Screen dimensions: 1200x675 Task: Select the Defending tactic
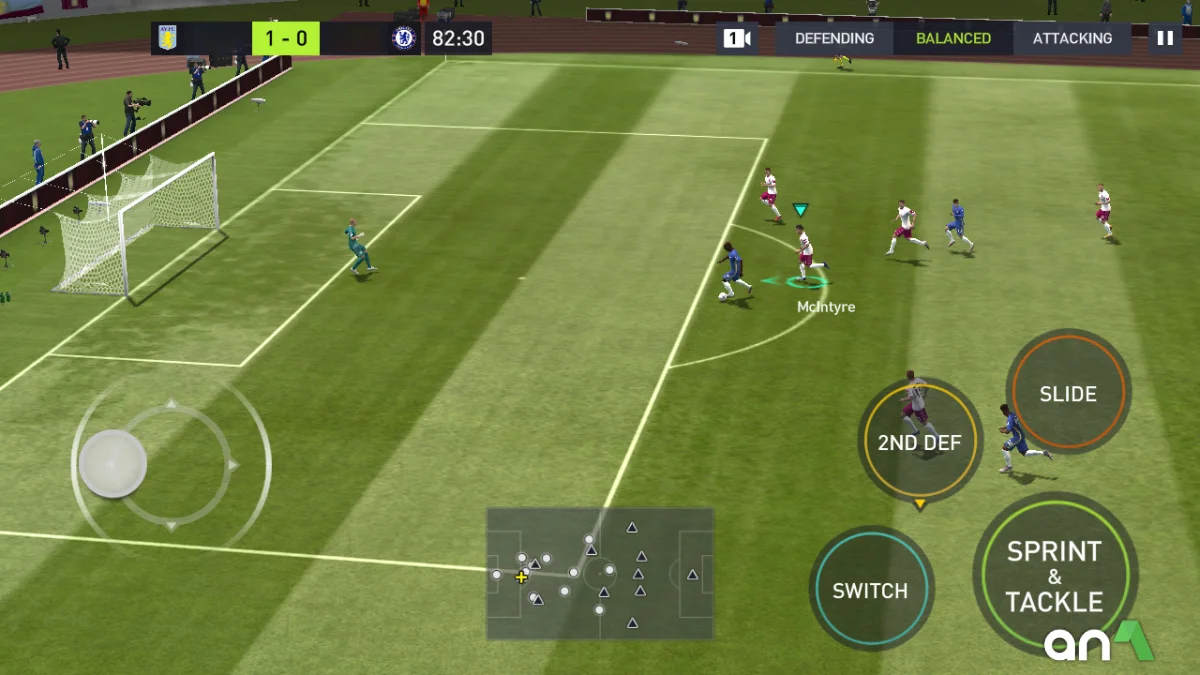(x=834, y=38)
